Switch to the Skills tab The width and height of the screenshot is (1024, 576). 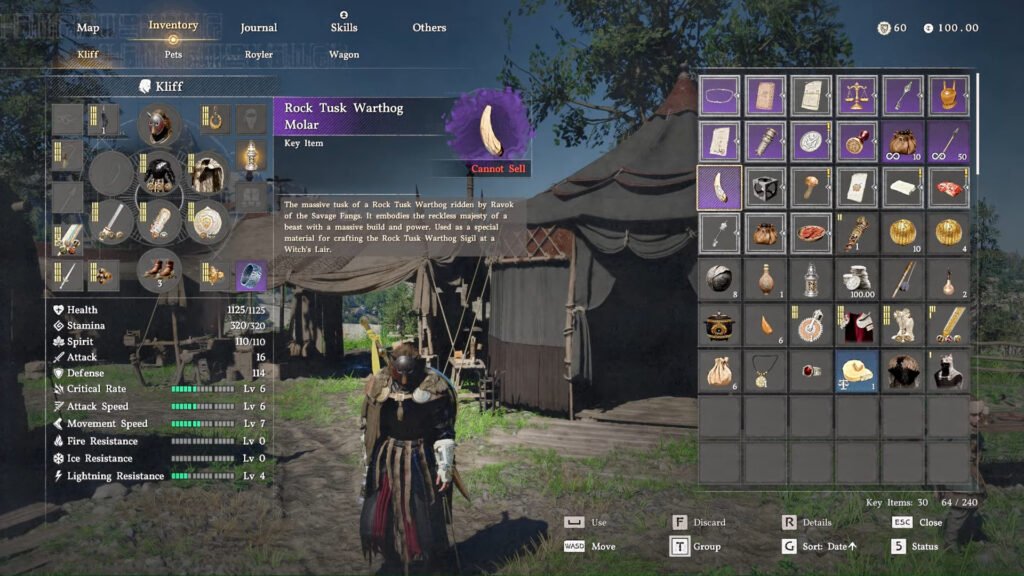[344, 27]
